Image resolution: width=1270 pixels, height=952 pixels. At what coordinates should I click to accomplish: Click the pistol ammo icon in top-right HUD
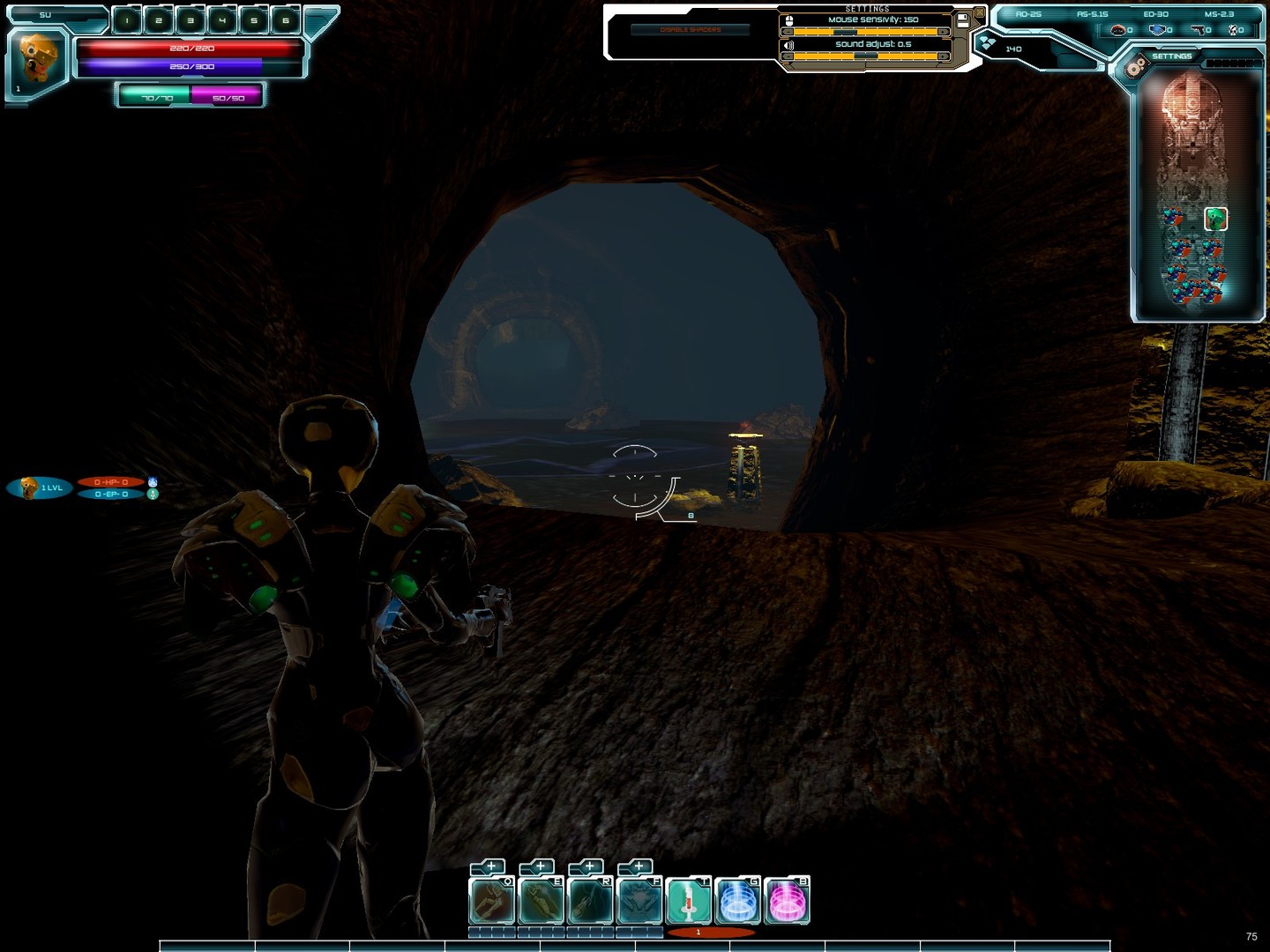(1199, 30)
